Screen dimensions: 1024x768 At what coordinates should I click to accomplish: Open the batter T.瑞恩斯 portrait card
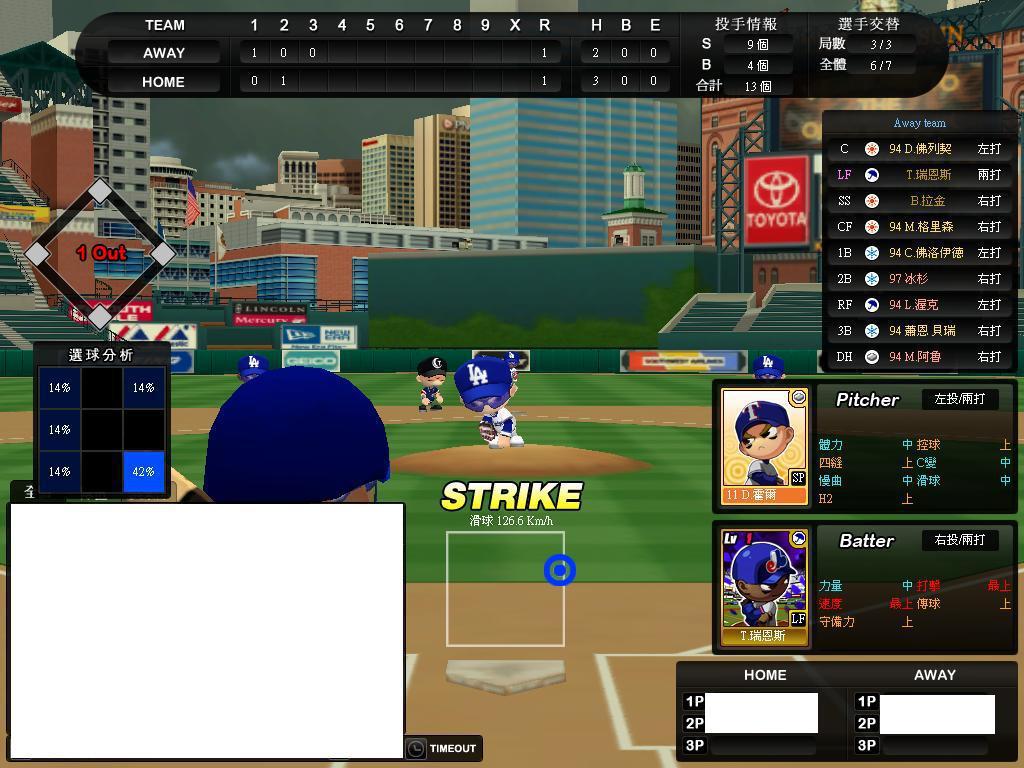765,586
